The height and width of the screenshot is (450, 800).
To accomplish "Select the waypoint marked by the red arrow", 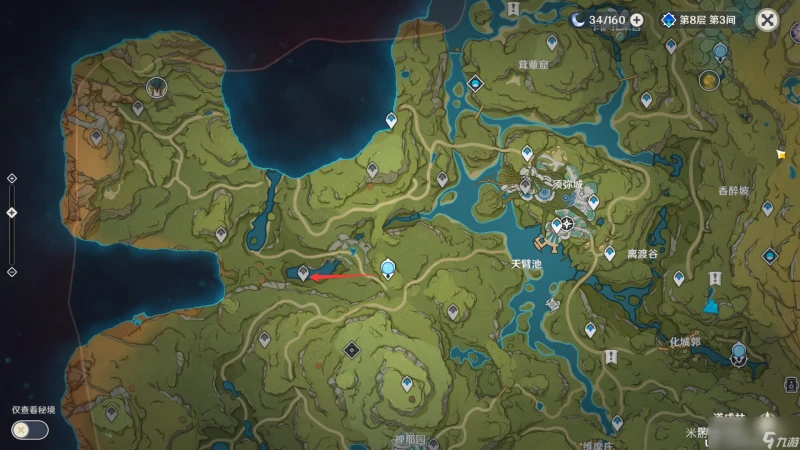I will 304,272.
